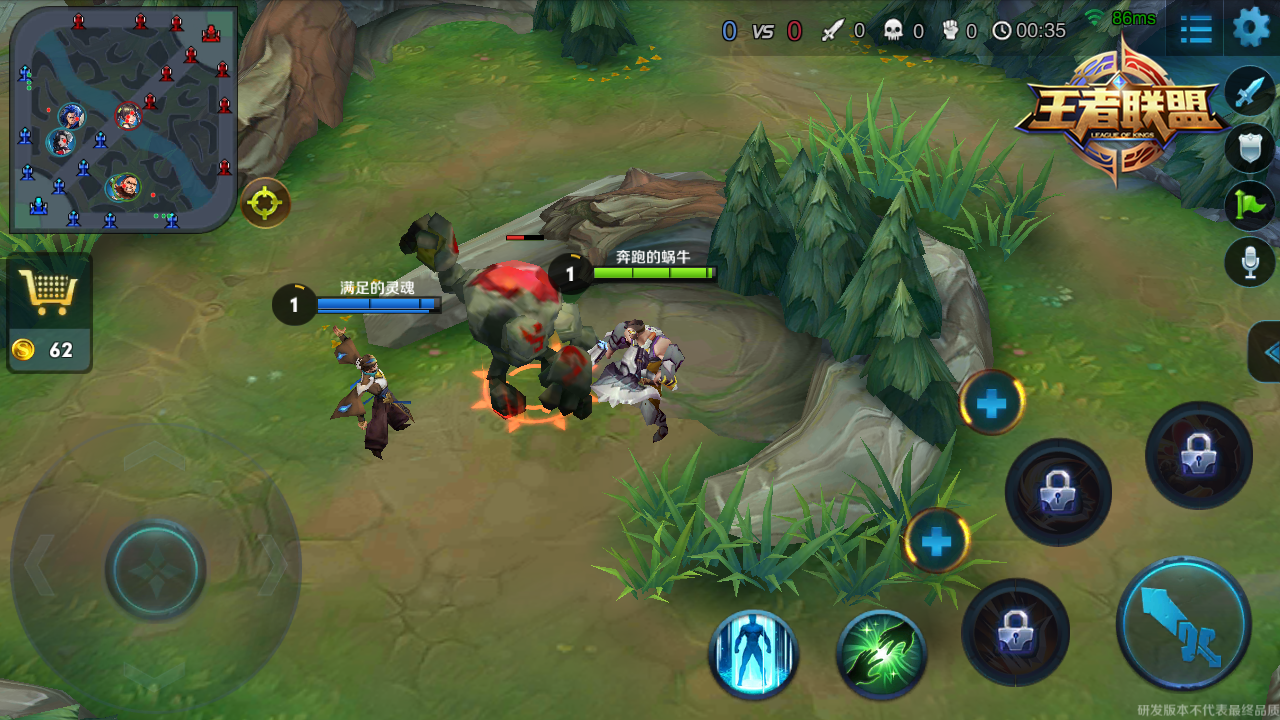Screen dimensions: 1280x720
Task: Expand the side panel arrow tab
Action: click(1268, 352)
